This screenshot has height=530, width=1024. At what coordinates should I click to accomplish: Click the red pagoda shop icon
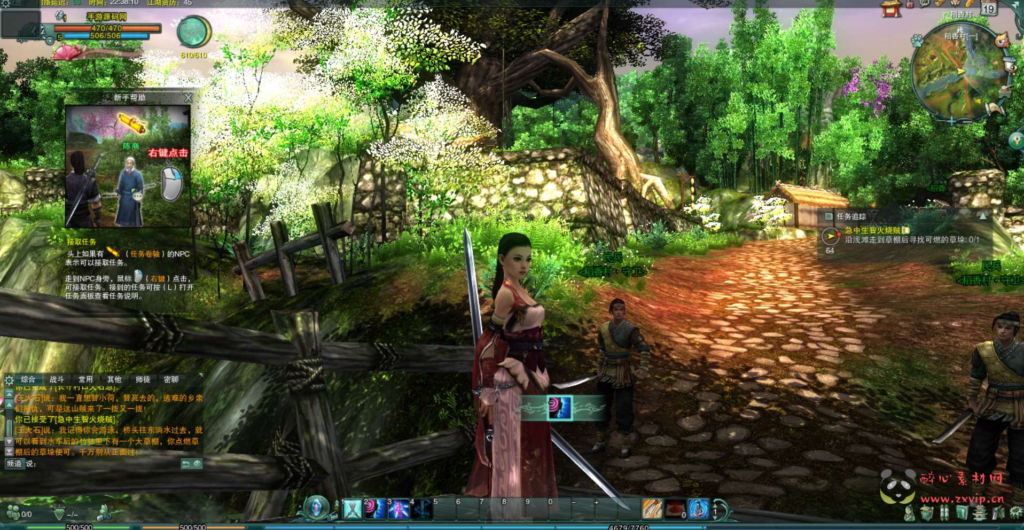(890, 9)
